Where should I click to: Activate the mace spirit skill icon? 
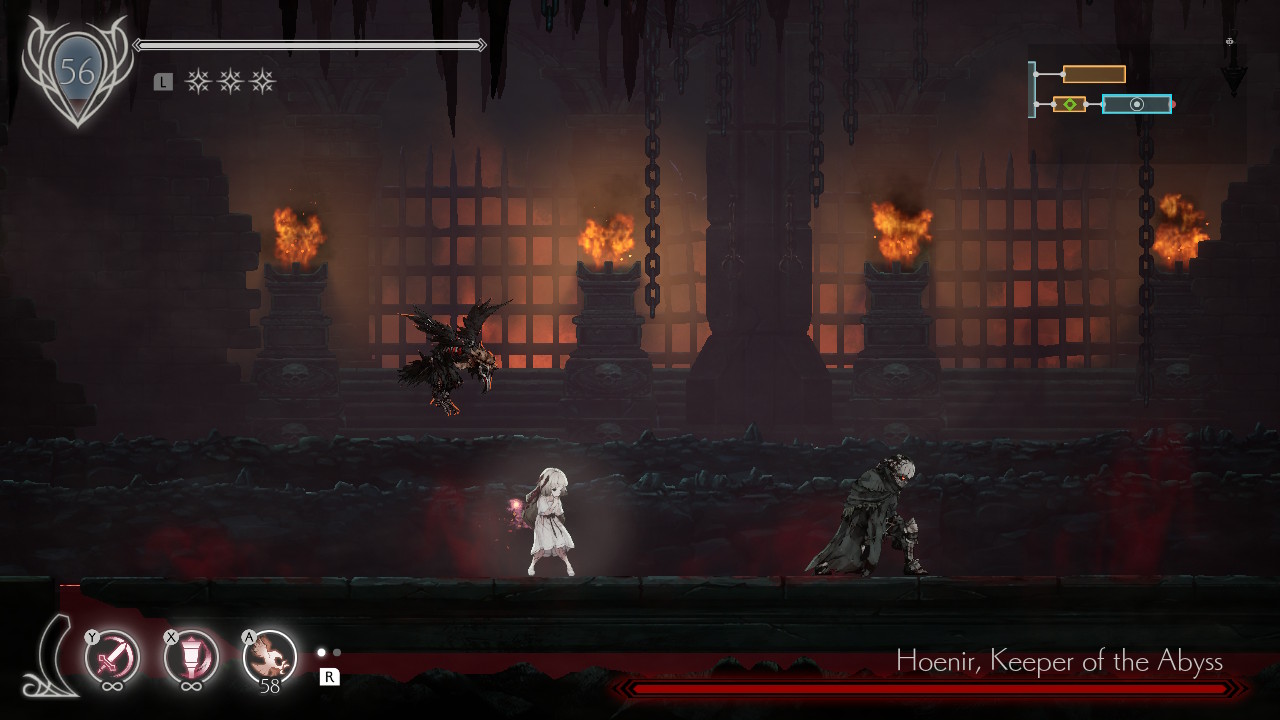click(x=191, y=658)
